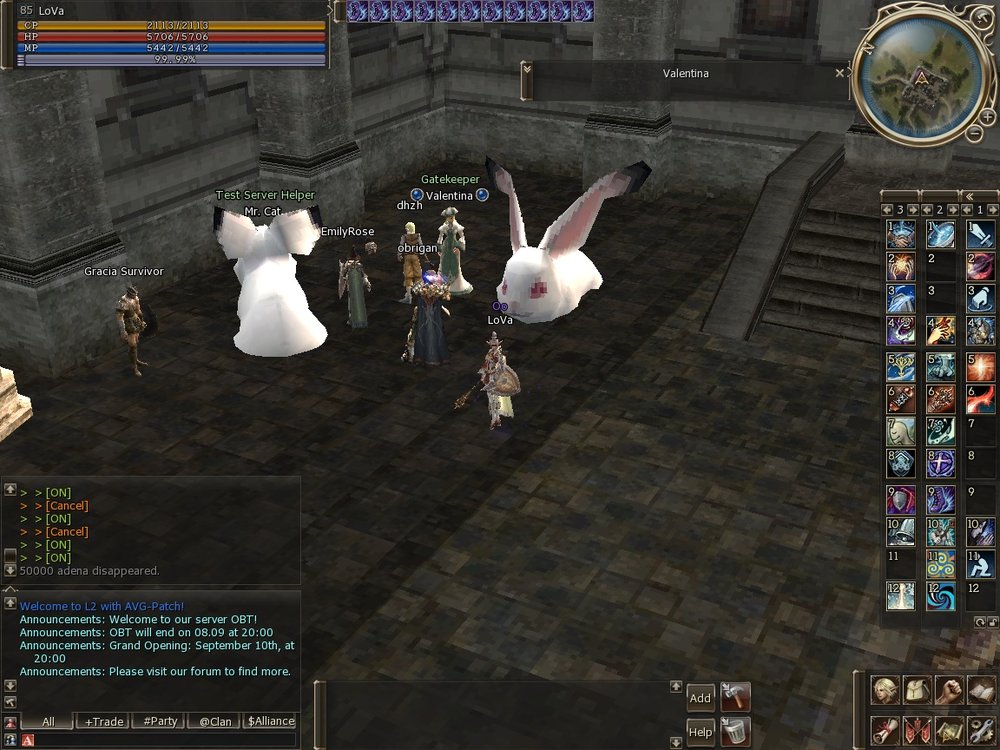This screenshot has height=750, width=1000.
Task: Click the Add button
Action: coord(701,698)
